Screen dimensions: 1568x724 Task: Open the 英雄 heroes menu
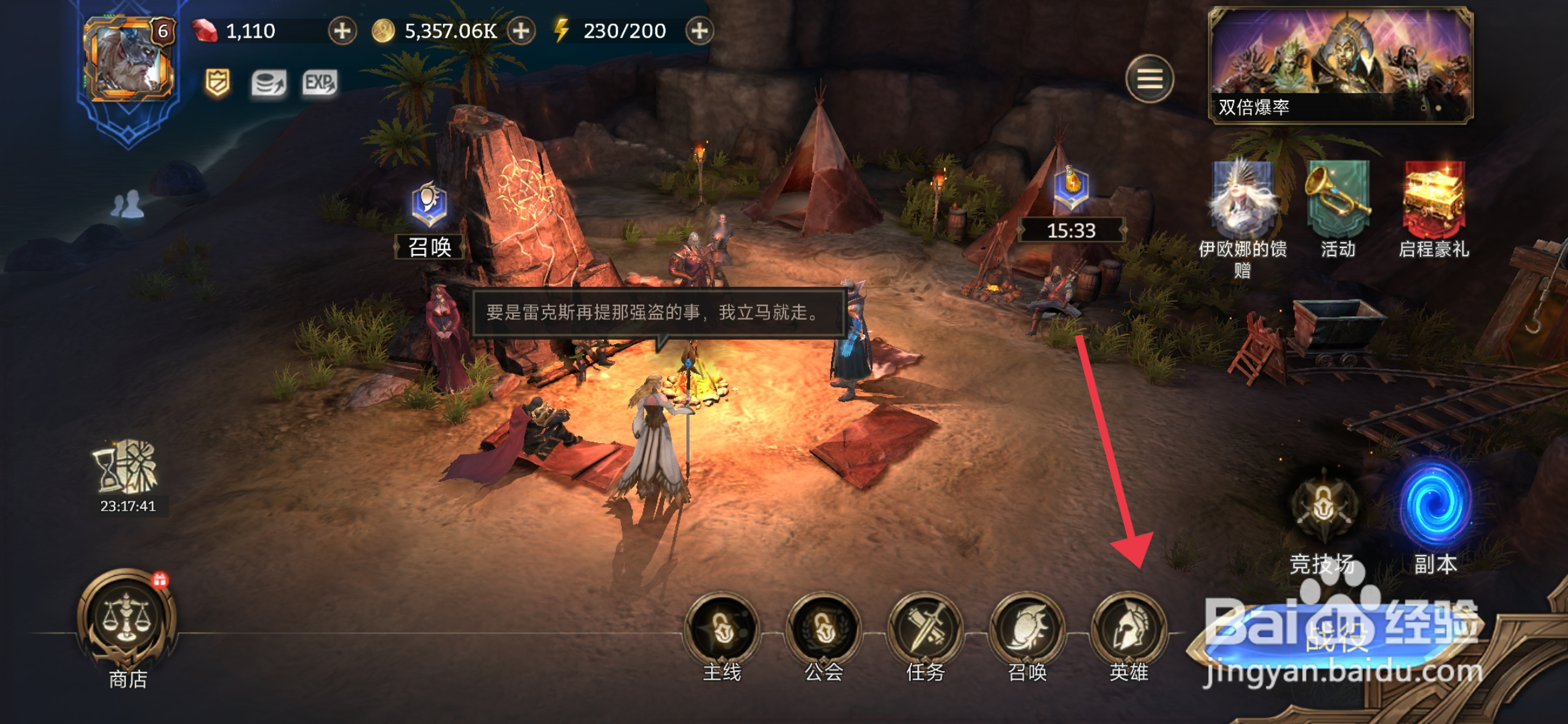[1129, 630]
